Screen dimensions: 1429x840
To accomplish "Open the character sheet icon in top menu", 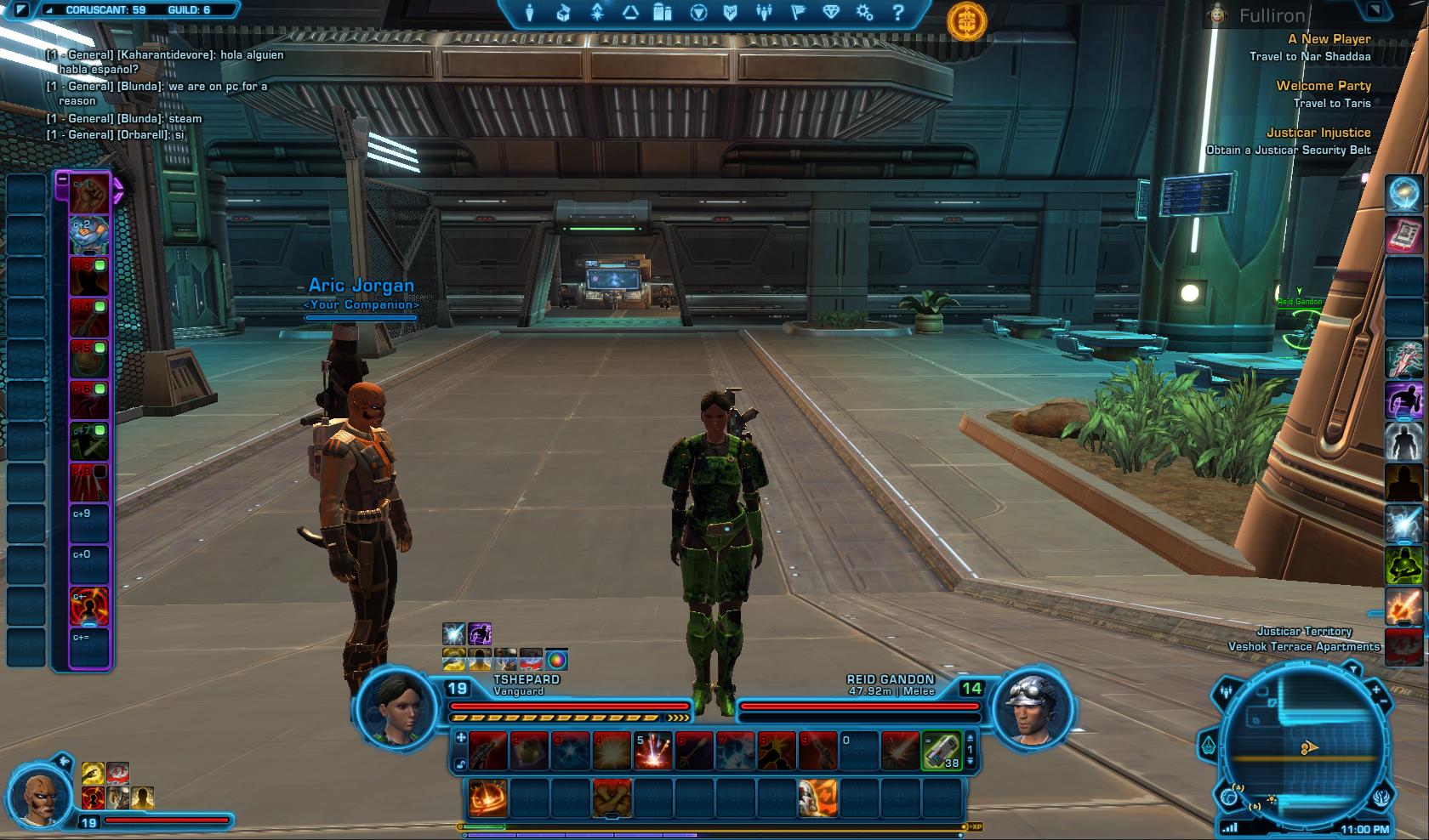I will pos(529,13).
